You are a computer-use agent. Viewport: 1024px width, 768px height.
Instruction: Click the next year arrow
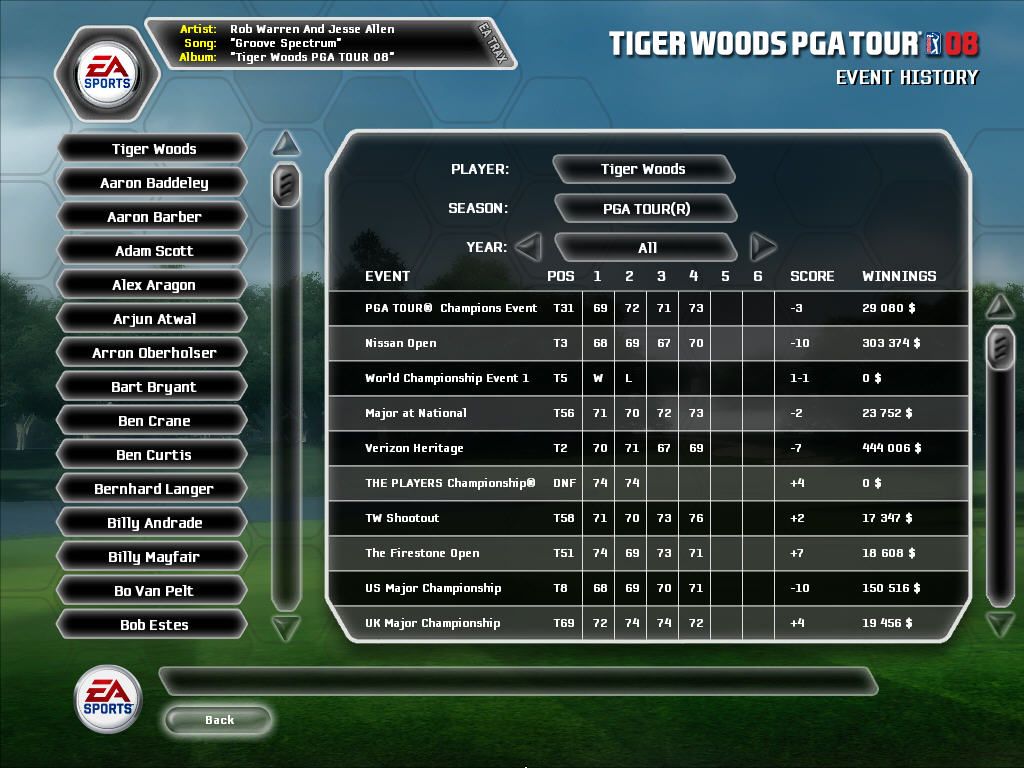click(x=763, y=246)
